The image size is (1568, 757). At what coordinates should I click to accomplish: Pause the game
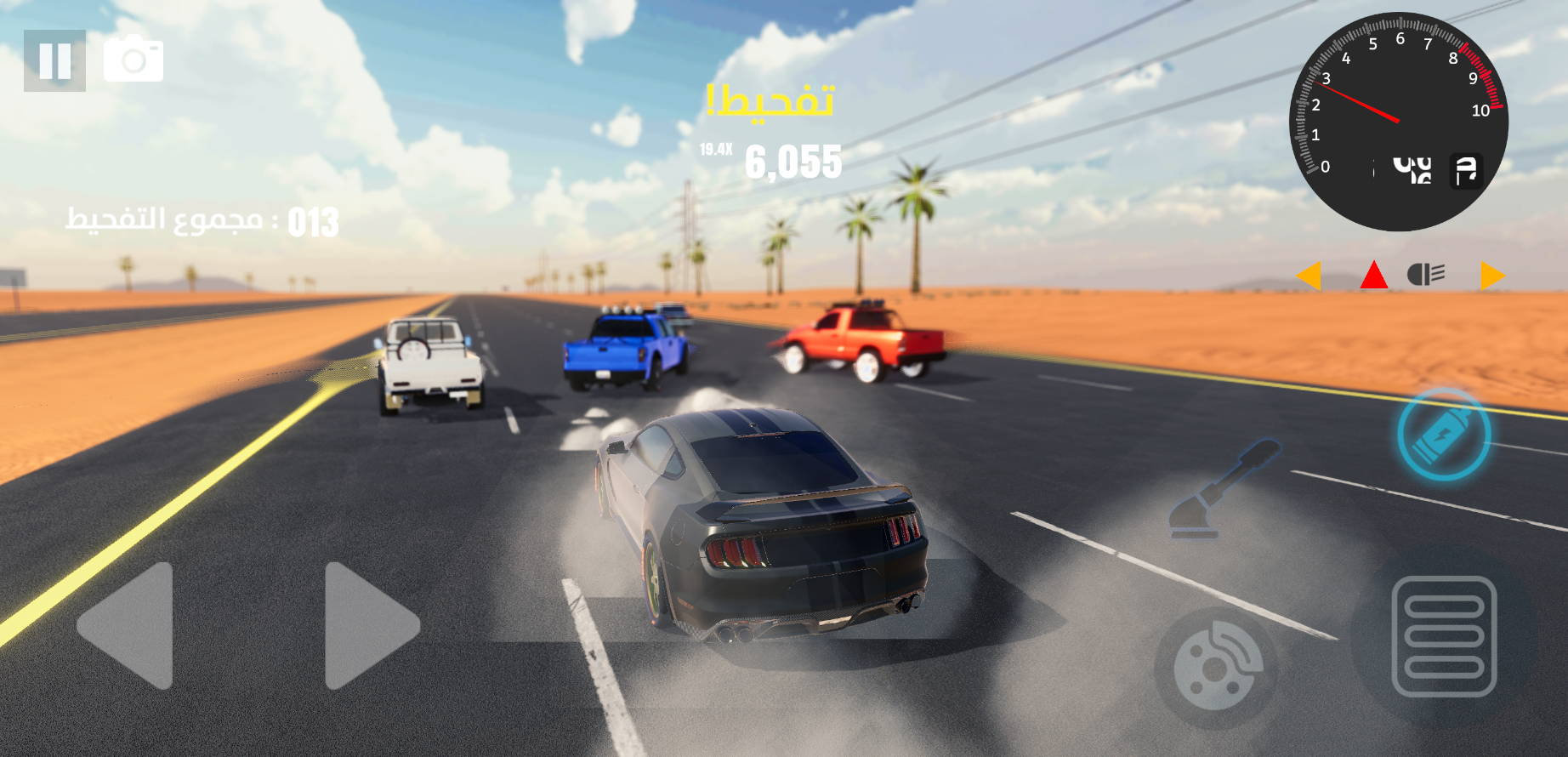(54, 60)
